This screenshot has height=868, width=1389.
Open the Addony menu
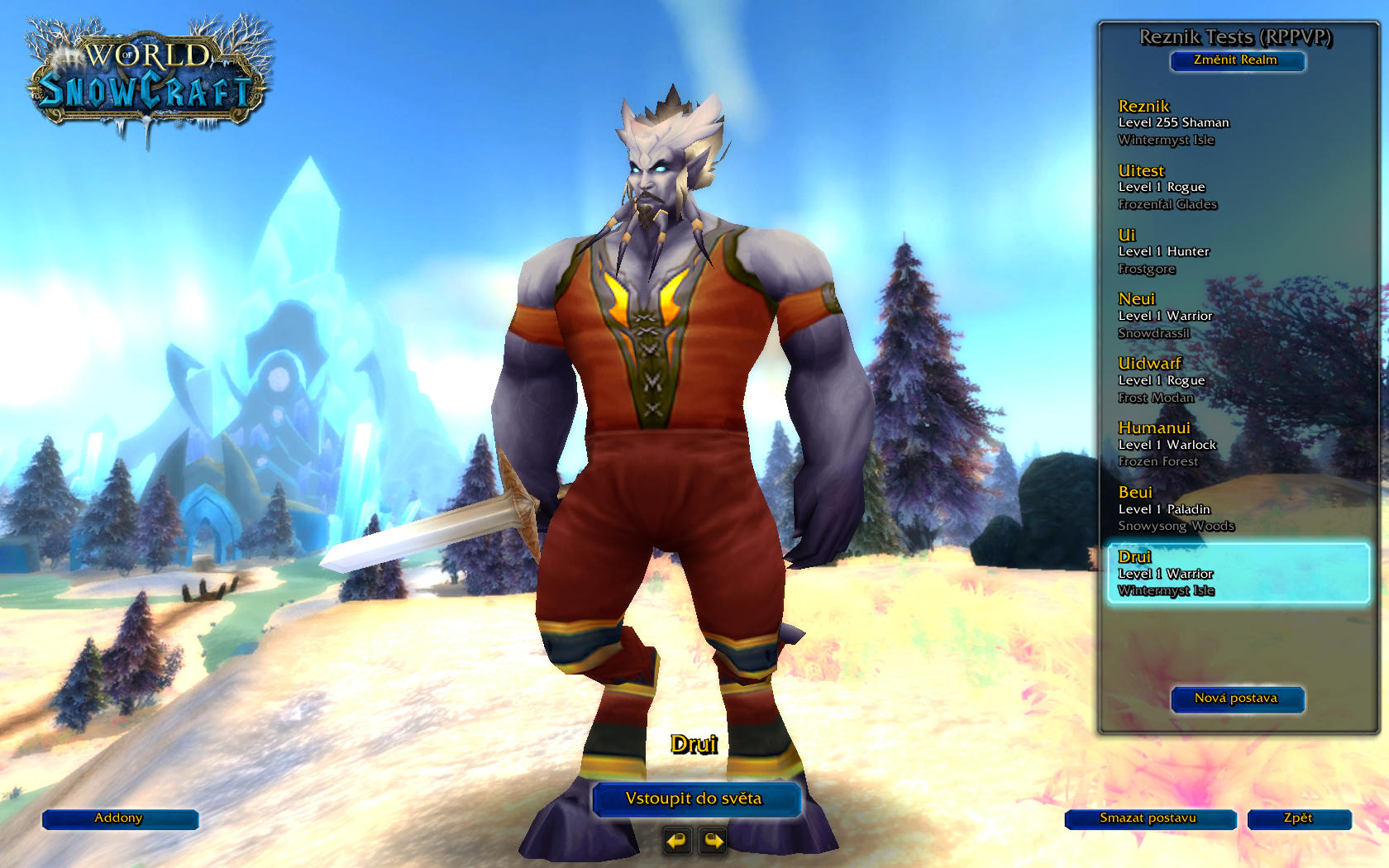(119, 818)
